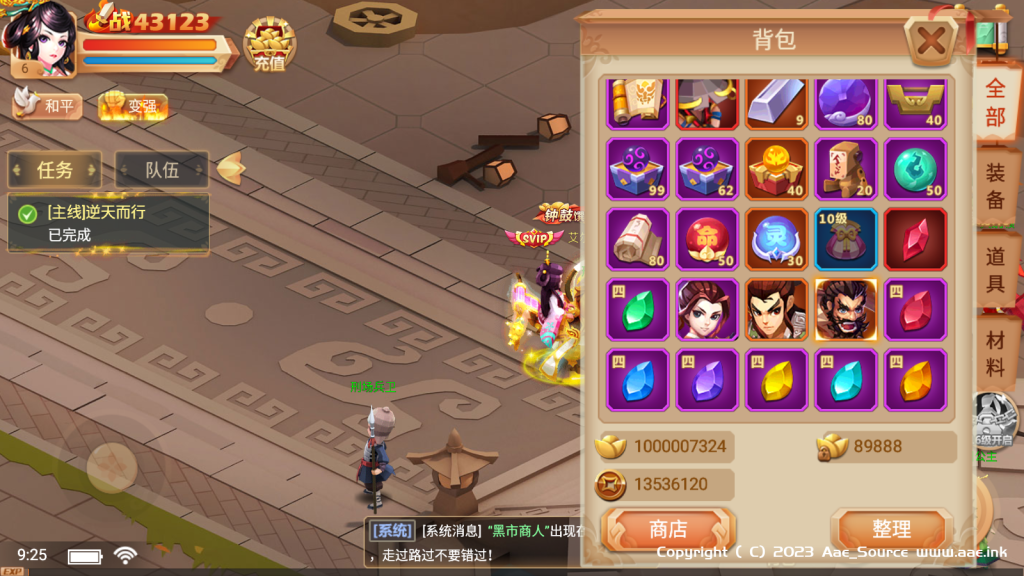The image size is (1024, 576).
Task: Open the 充值 recharge icon
Action: pyautogui.click(x=269, y=45)
